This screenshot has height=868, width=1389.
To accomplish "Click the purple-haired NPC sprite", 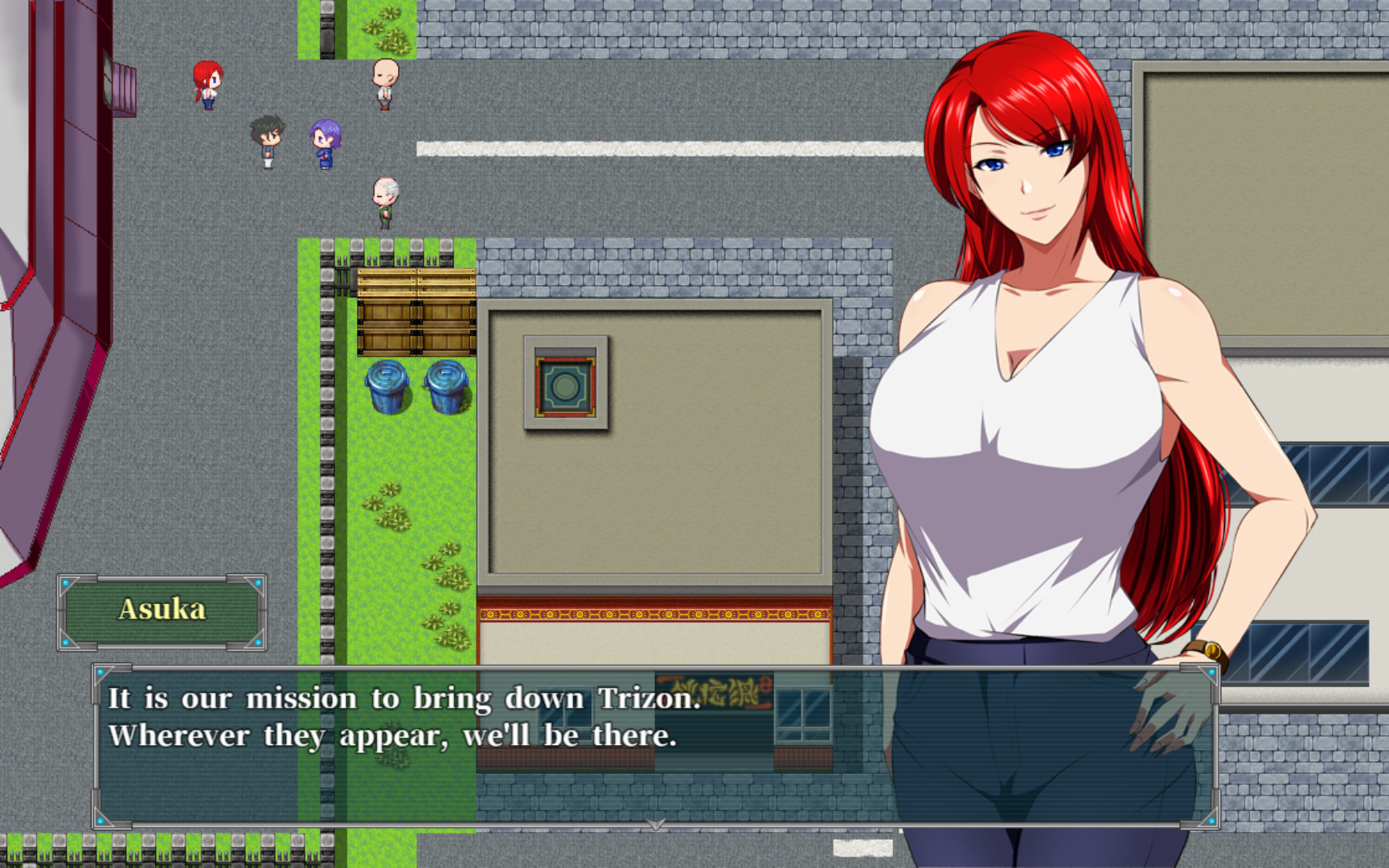I will [x=325, y=142].
